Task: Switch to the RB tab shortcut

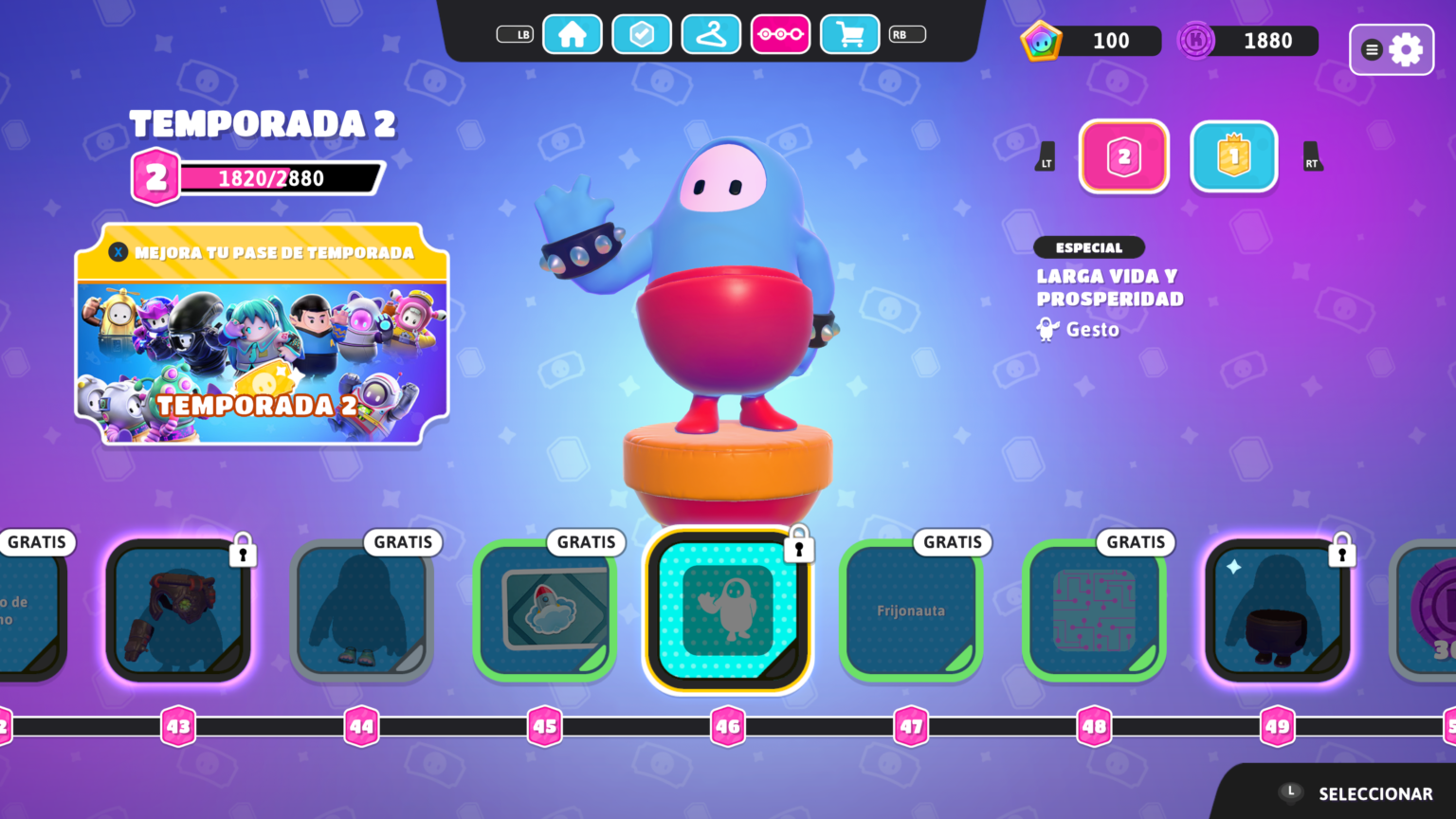Action: coord(906,33)
